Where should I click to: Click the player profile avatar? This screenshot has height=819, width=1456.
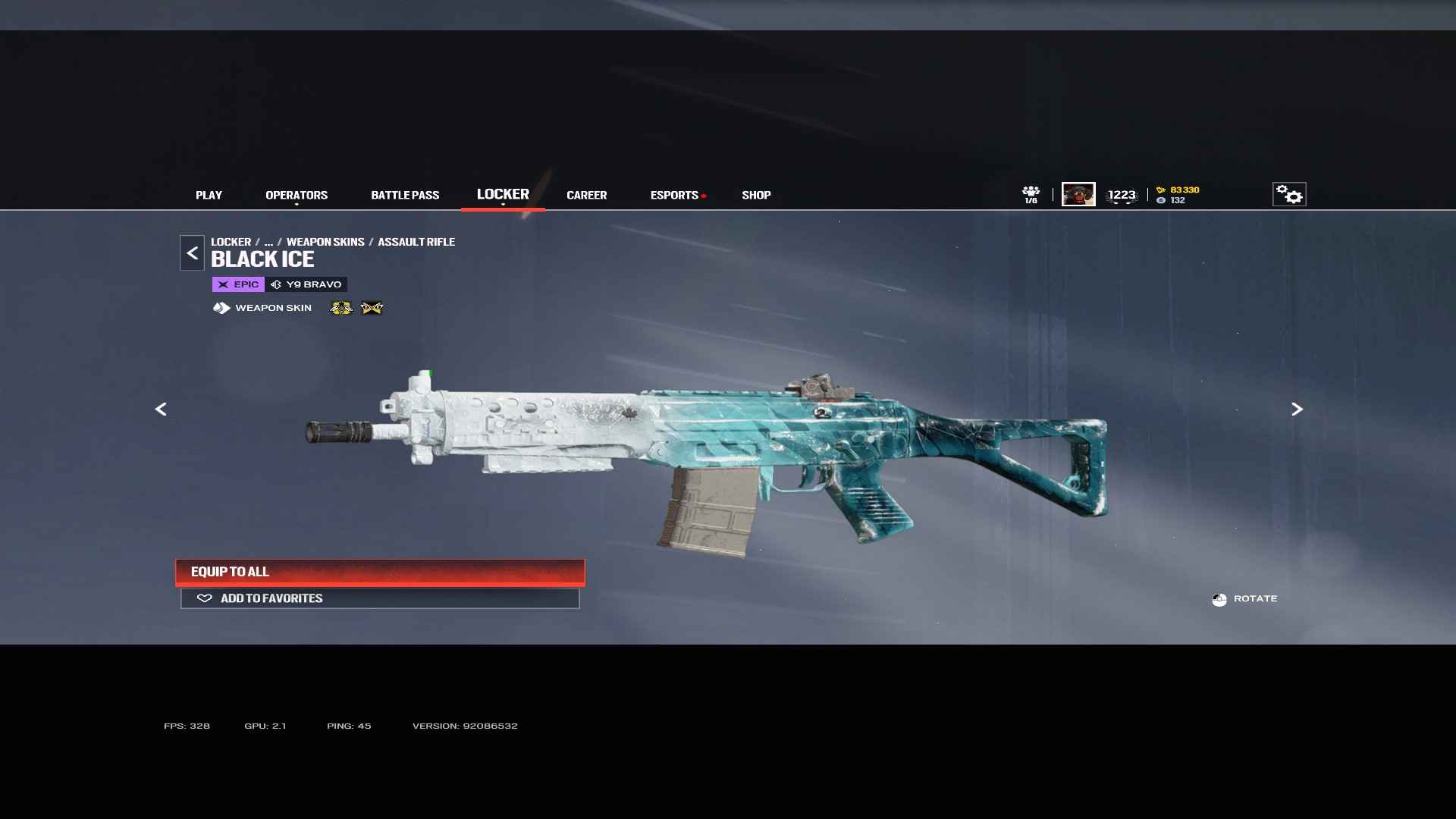(x=1078, y=194)
